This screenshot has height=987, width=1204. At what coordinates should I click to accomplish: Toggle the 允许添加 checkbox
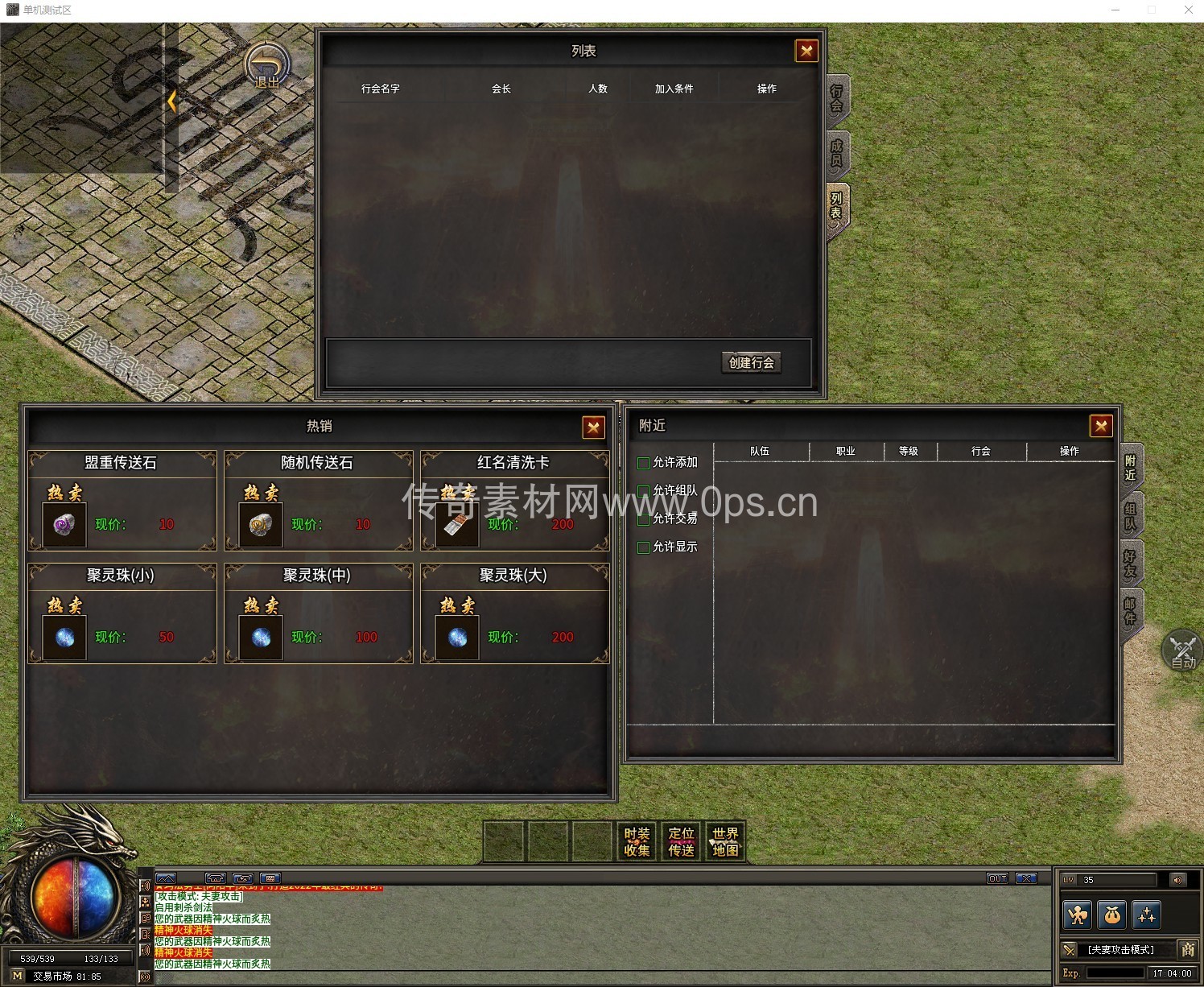point(644,463)
